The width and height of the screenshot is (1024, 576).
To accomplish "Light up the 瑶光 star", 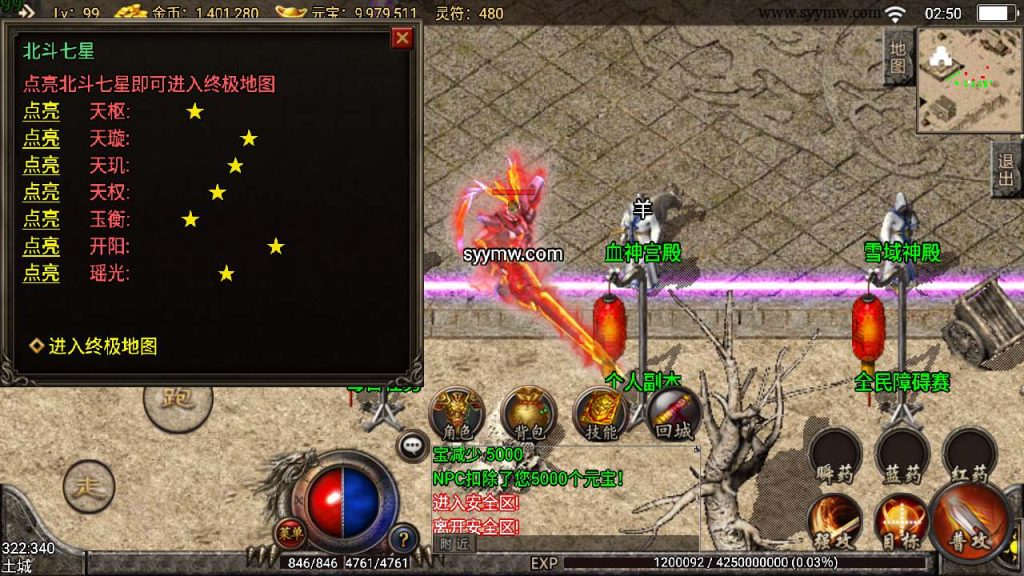I will point(41,273).
